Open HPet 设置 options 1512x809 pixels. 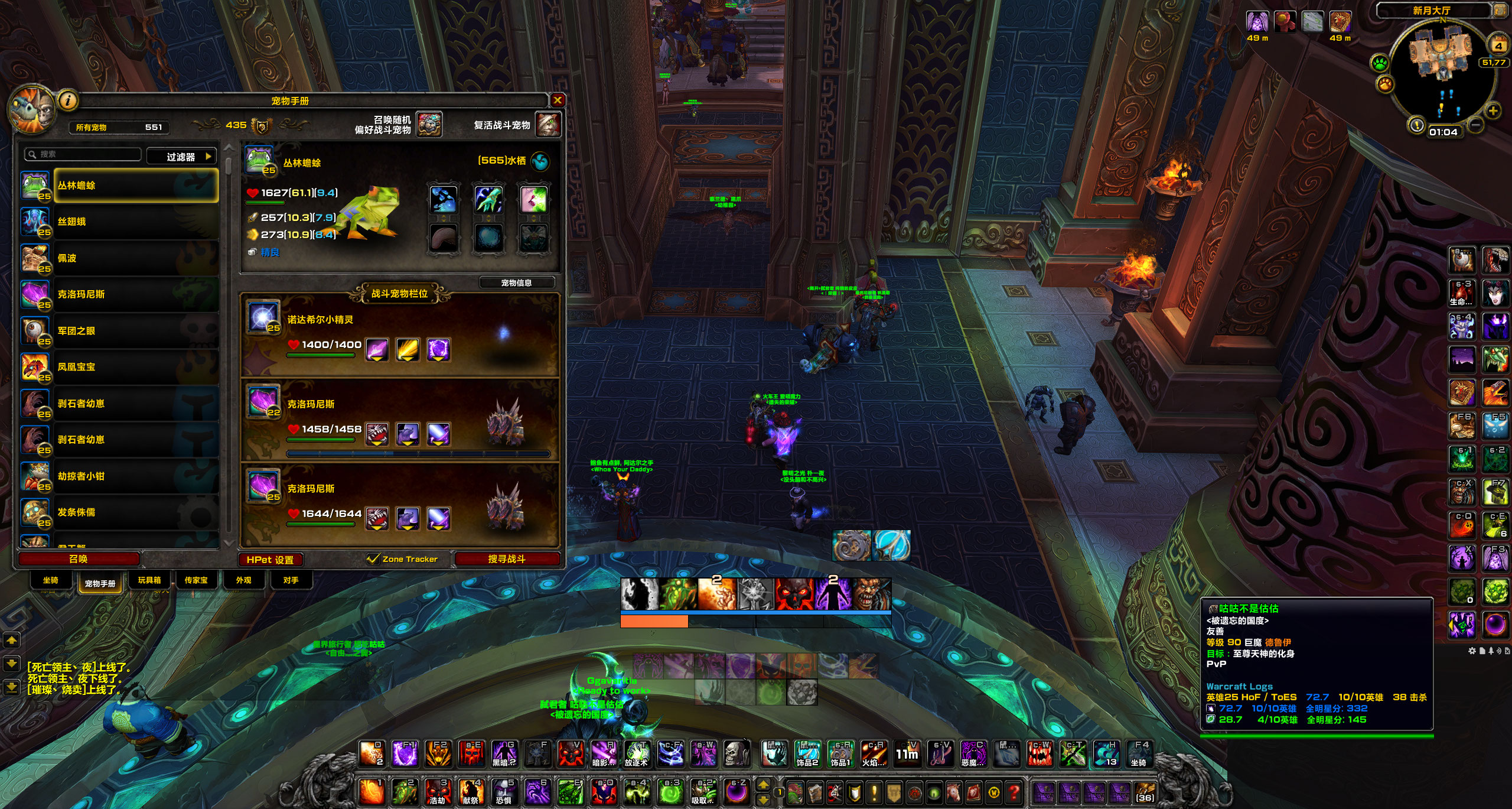pyautogui.click(x=270, y=560)
